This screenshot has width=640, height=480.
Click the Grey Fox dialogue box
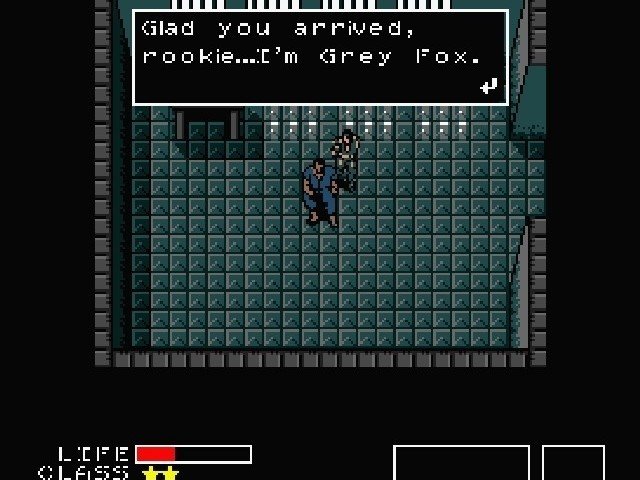(x=320, y=56)
